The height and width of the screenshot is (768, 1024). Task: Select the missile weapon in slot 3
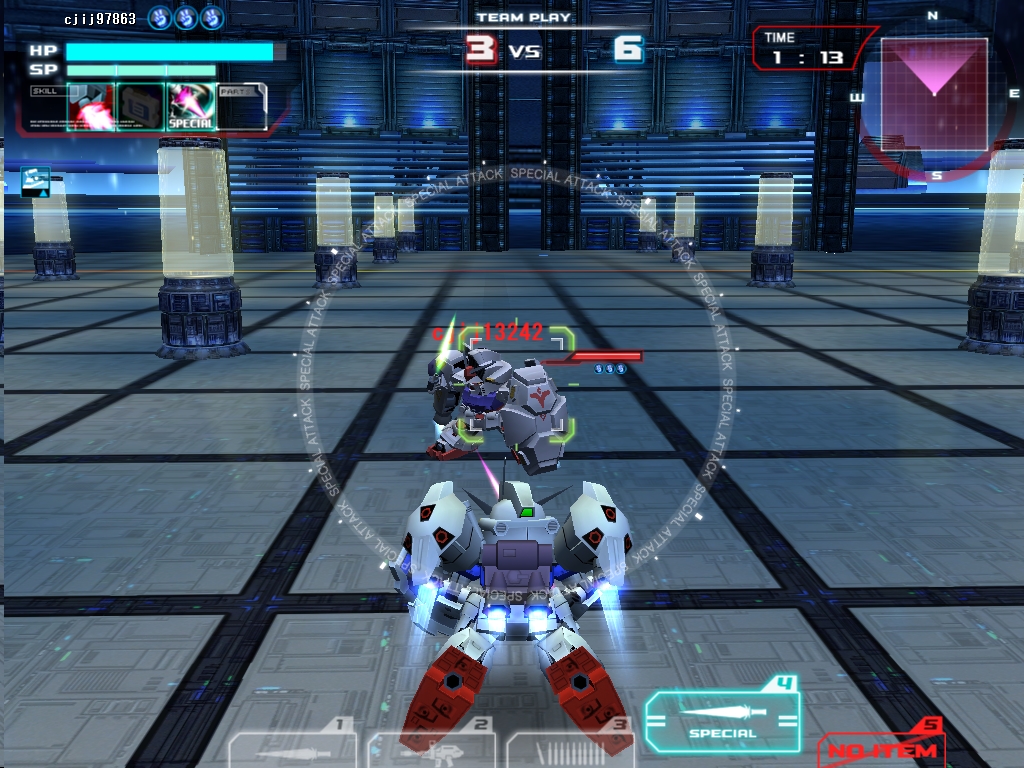(572, 748)
